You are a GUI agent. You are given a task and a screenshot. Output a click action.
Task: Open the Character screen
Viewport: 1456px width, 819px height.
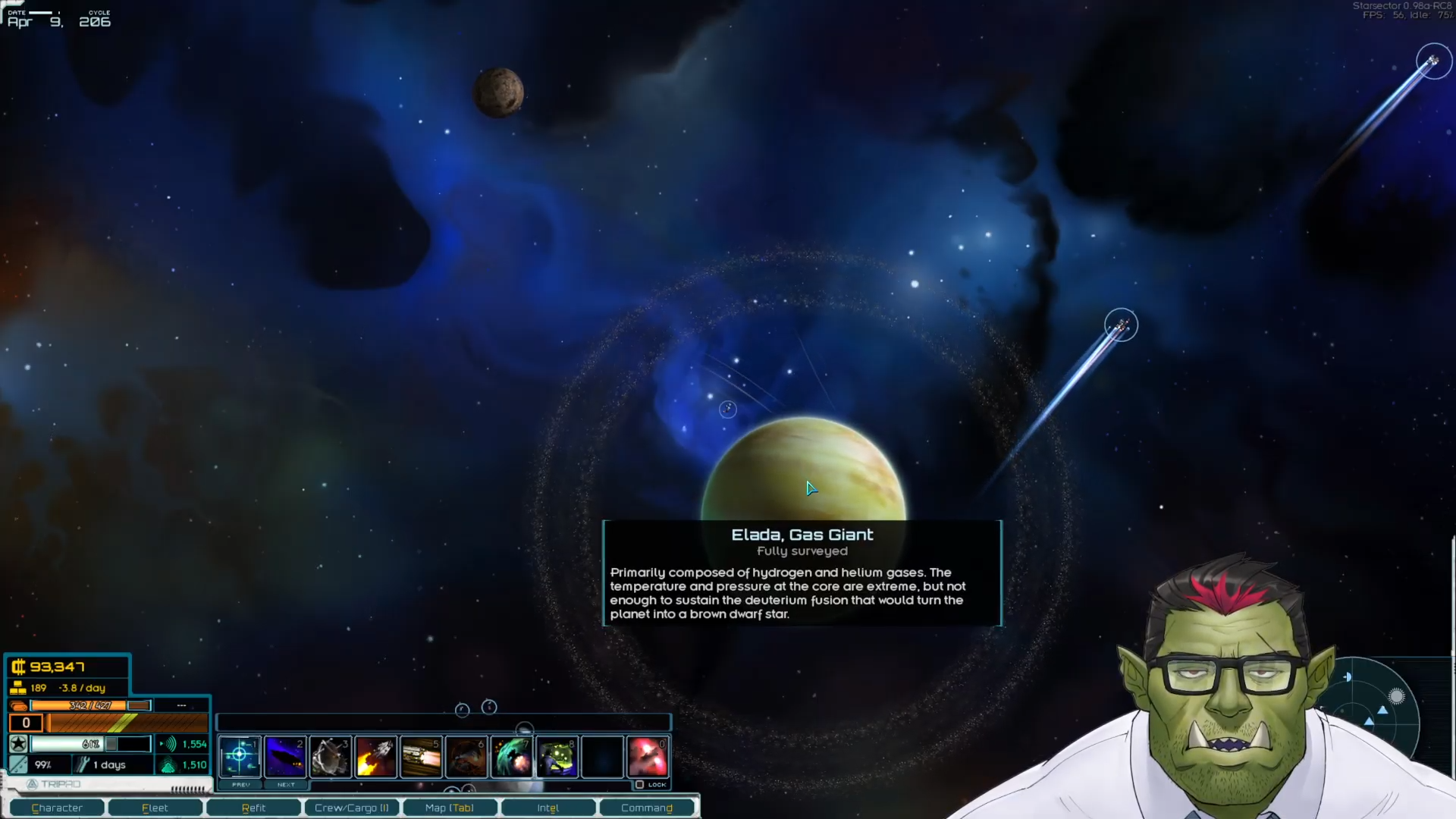[x=57, y=808]
